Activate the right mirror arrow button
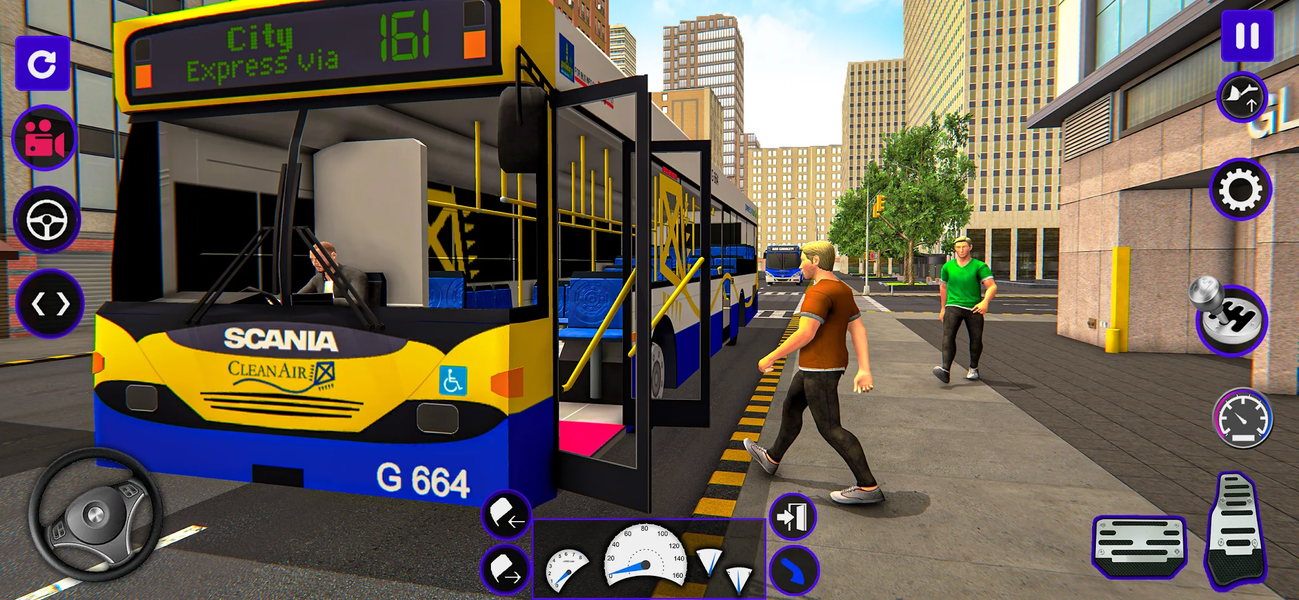The image size is (1299, 600). [506, 571]
